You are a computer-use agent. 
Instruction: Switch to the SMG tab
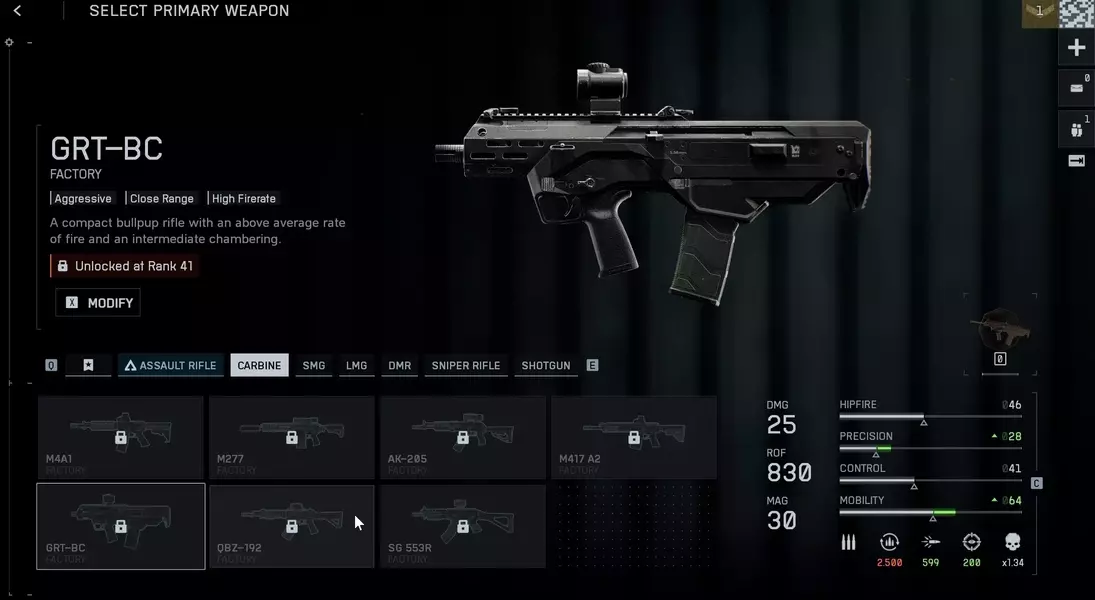point(314,366)
